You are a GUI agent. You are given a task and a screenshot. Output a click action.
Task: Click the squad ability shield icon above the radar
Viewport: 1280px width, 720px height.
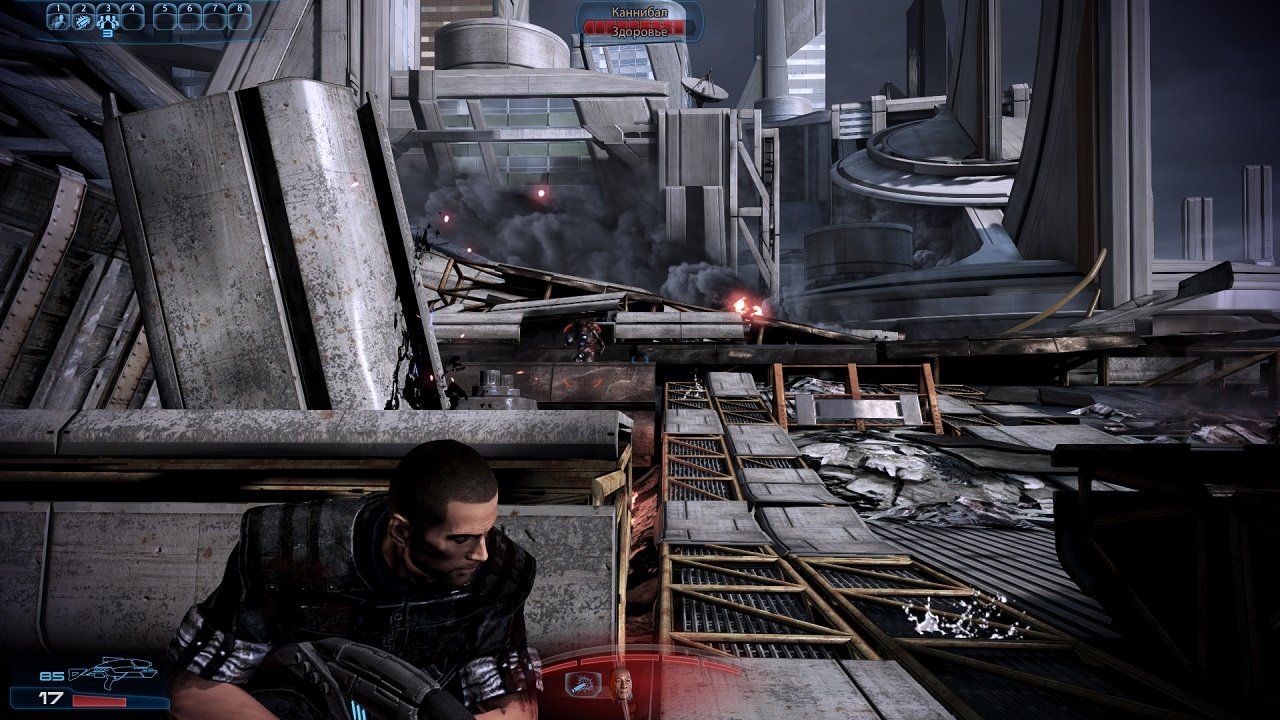pyautogui.click(x=583, y=684)
